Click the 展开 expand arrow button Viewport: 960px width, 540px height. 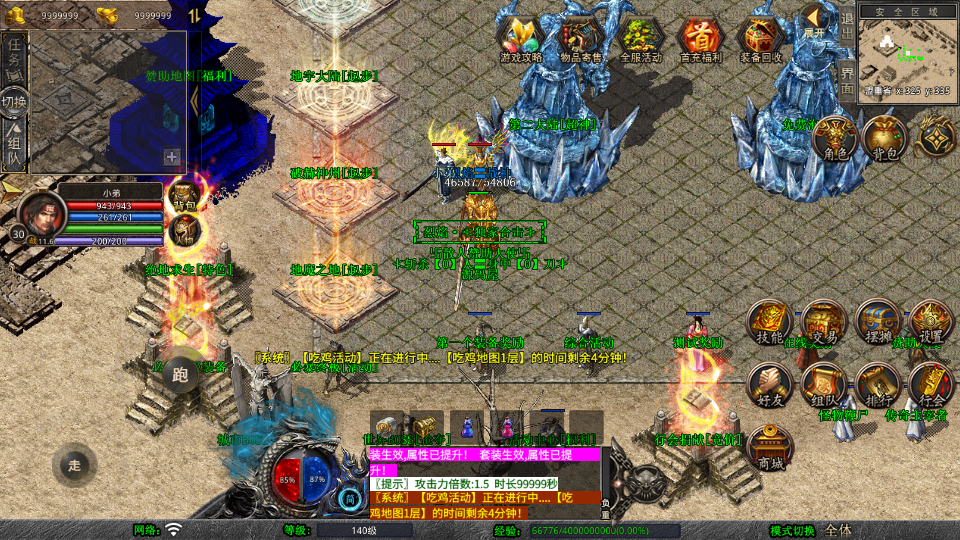(x=815, y=20)
